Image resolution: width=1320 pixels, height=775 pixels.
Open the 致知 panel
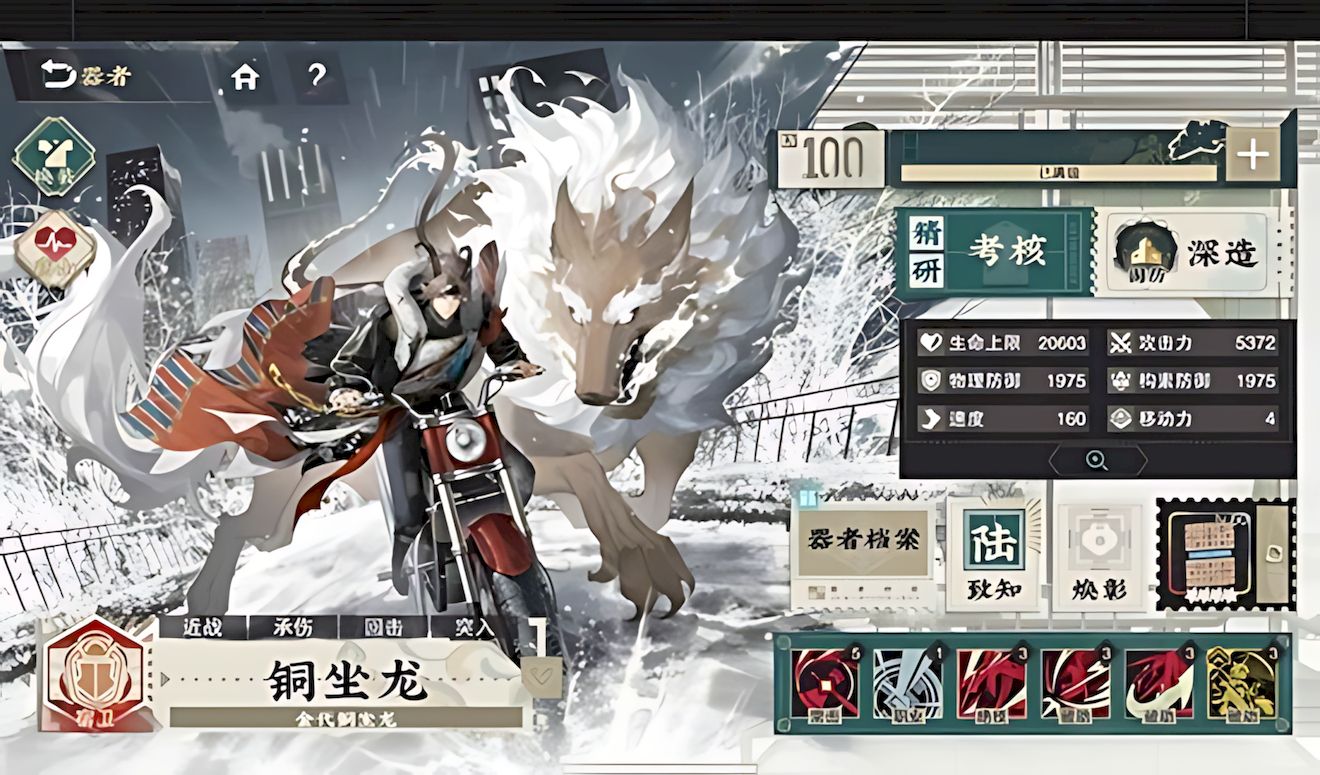pos(994,554)
